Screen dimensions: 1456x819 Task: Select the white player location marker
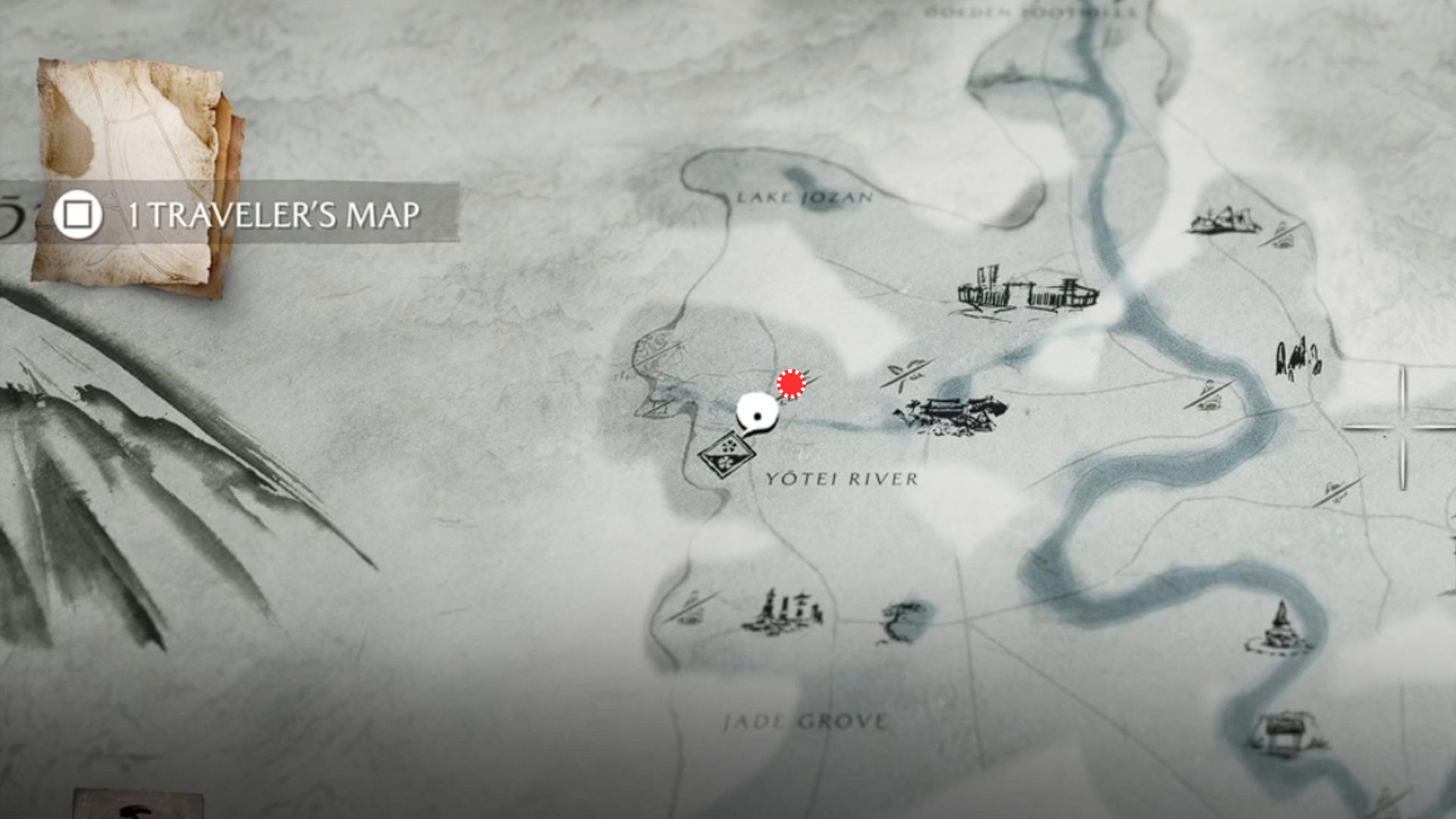click(x=757, y=414)
